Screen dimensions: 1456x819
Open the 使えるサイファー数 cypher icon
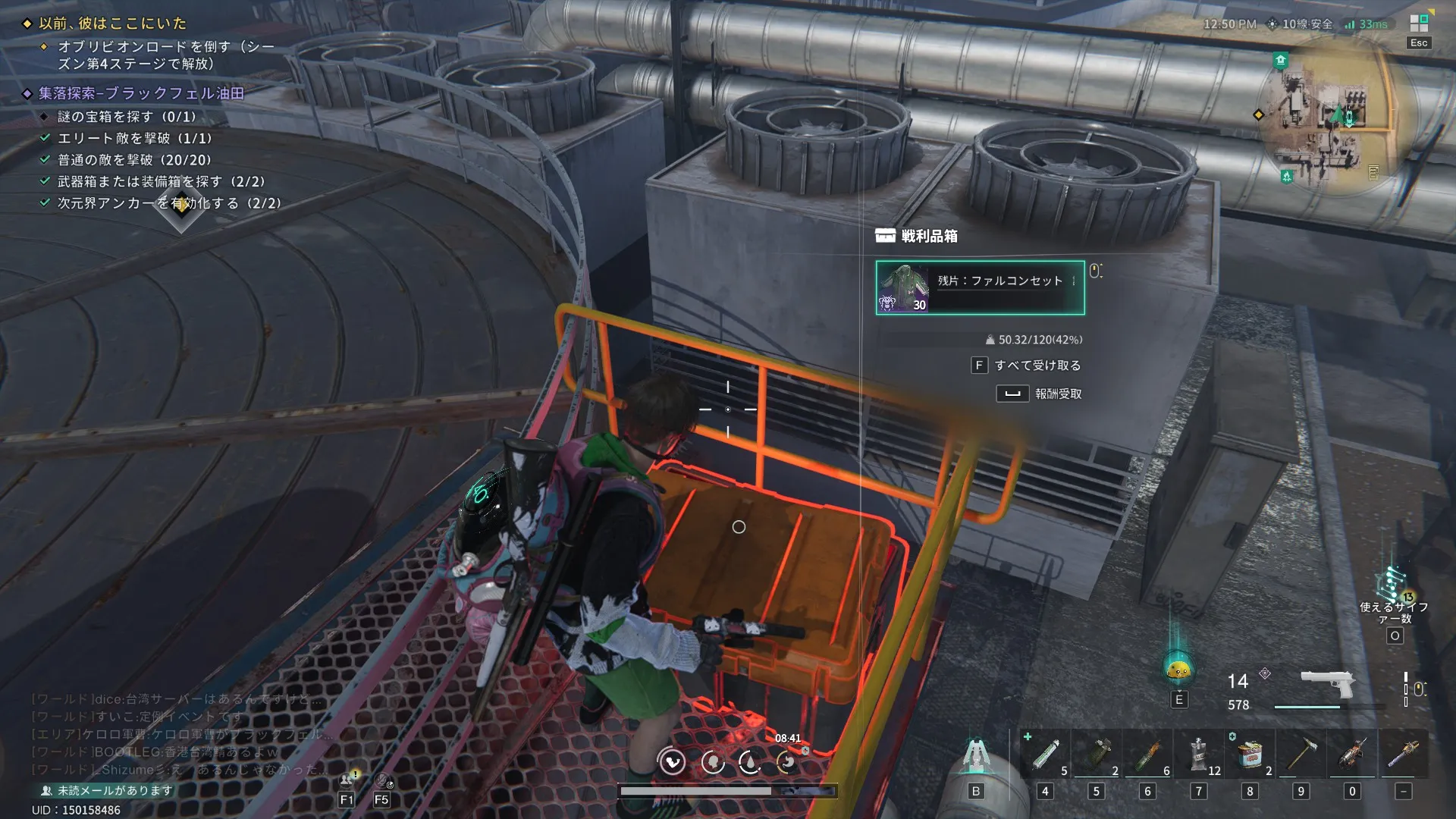point(1394,585)
